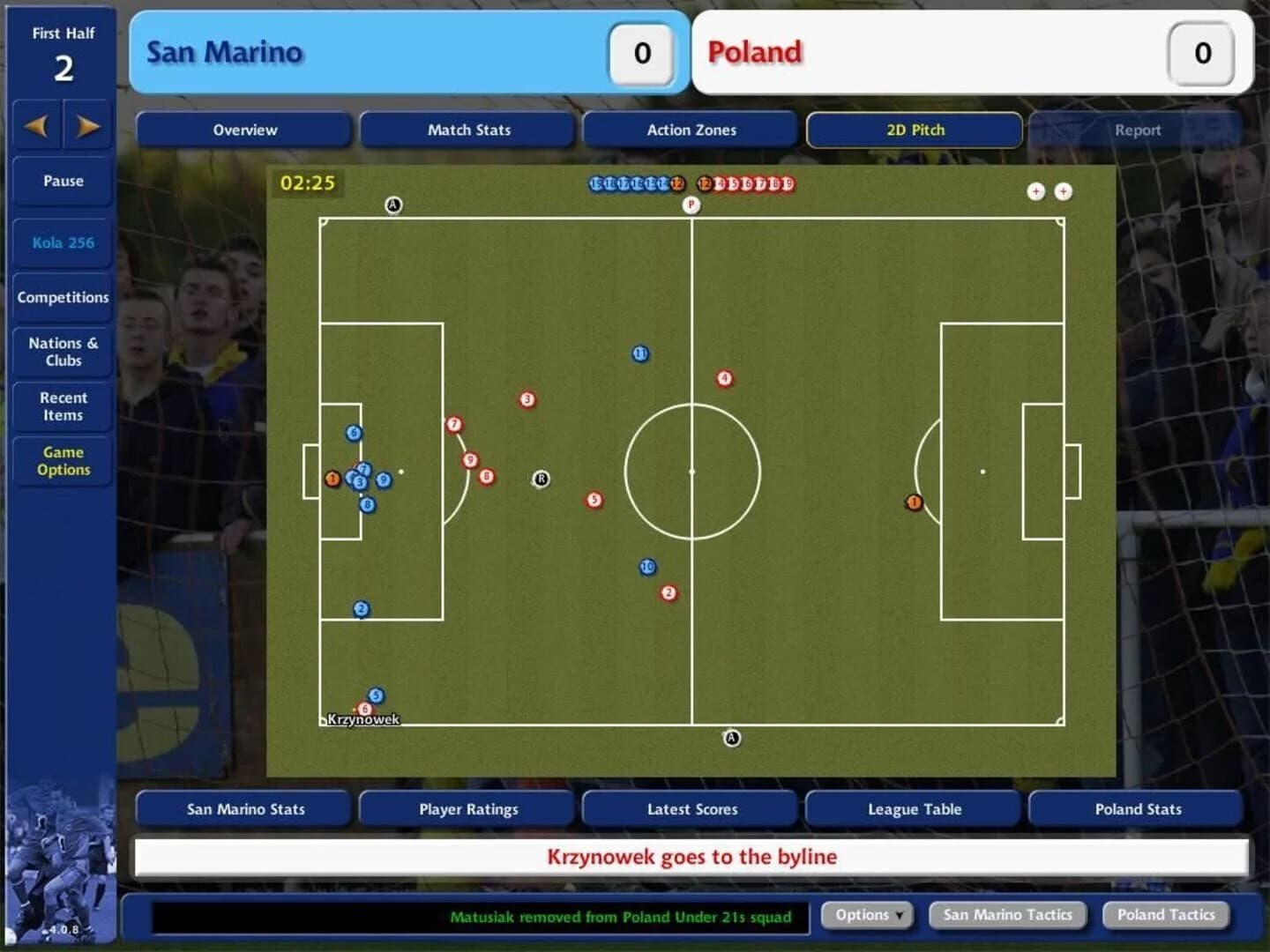
Task: Select the blue substitute number 12 icon
Action: click(x=676, y=184)
